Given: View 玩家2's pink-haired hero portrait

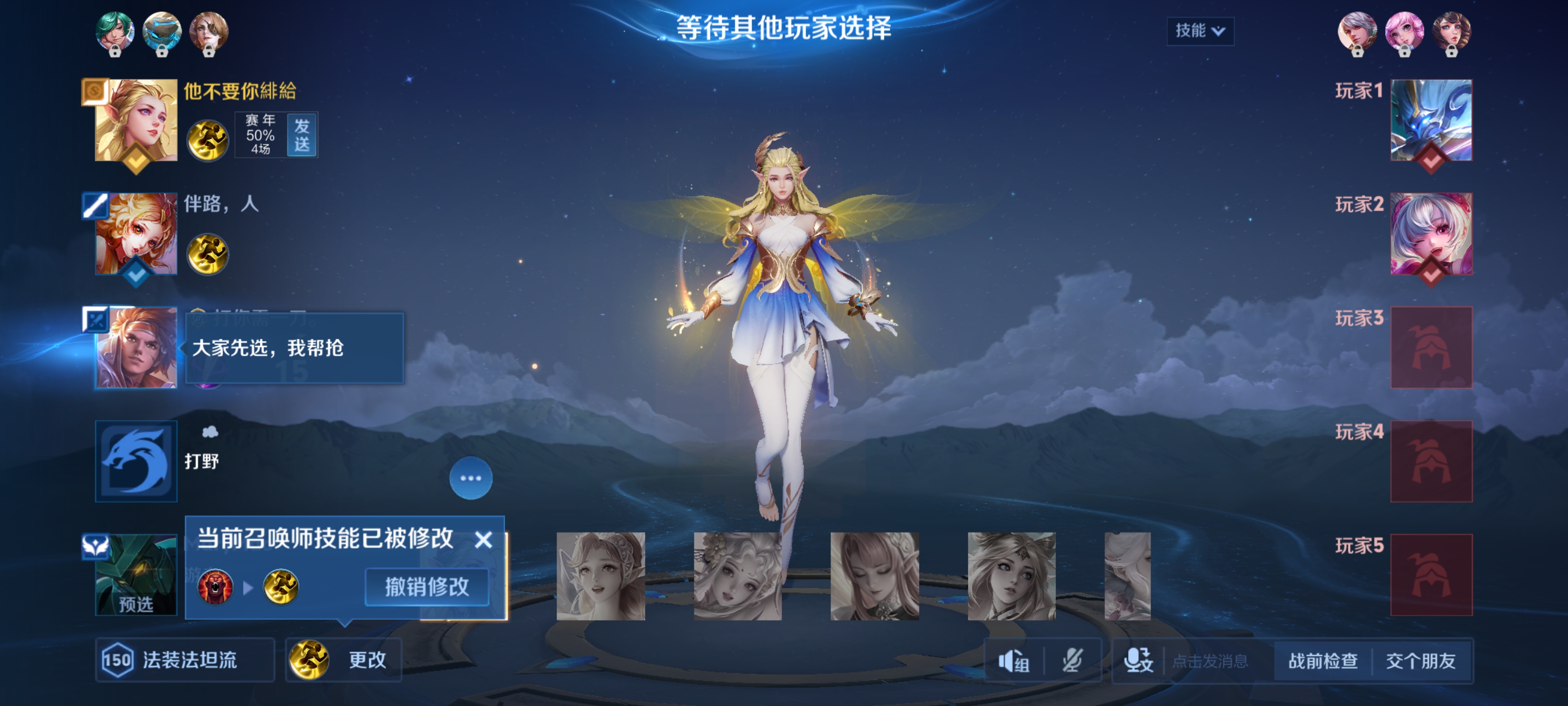Looking at the screenshot, I should pos(1431,234).
